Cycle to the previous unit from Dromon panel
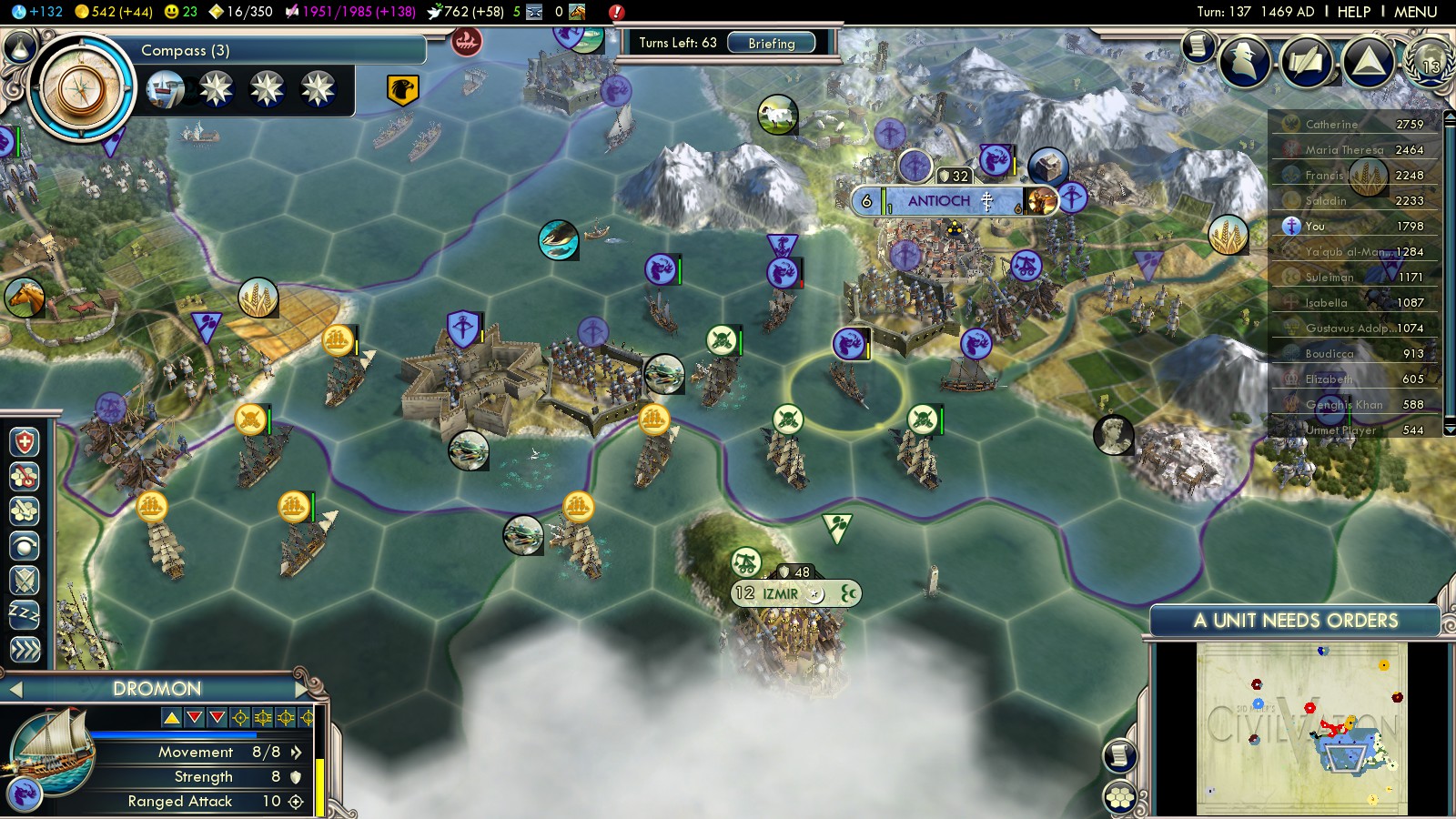1456x819 pixels. (x=15, y=689)
